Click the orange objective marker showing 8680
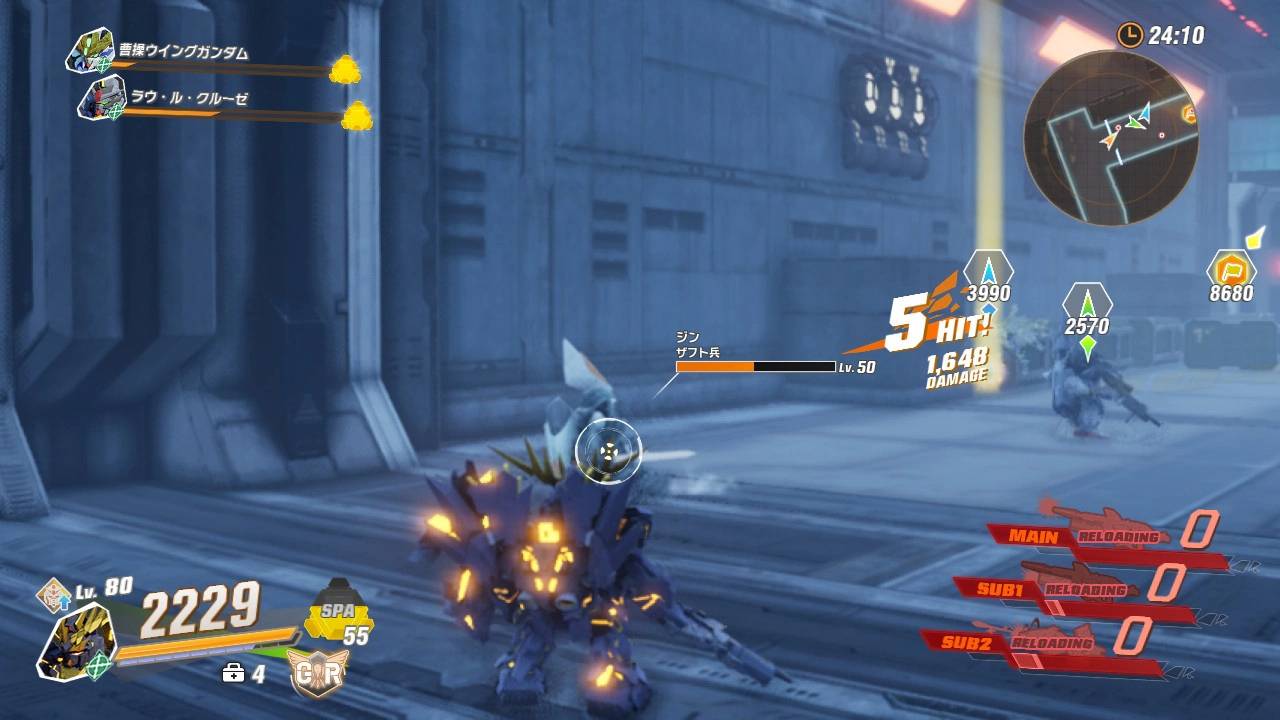The height and width of the screenshot is (720, 1280). (x=1230, y=270)
